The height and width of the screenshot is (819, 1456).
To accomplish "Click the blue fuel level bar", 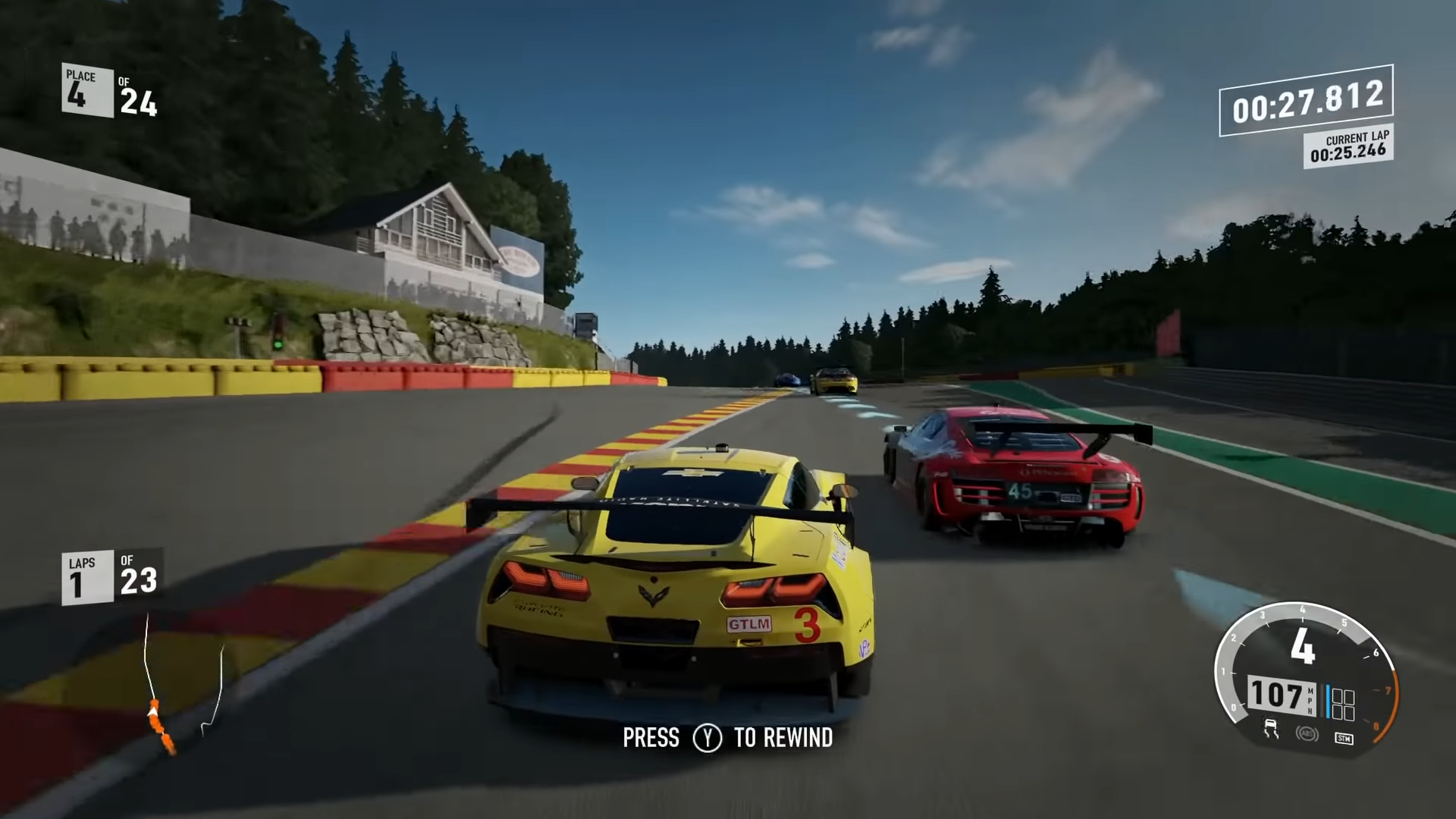I will (x=1328, y=702).
